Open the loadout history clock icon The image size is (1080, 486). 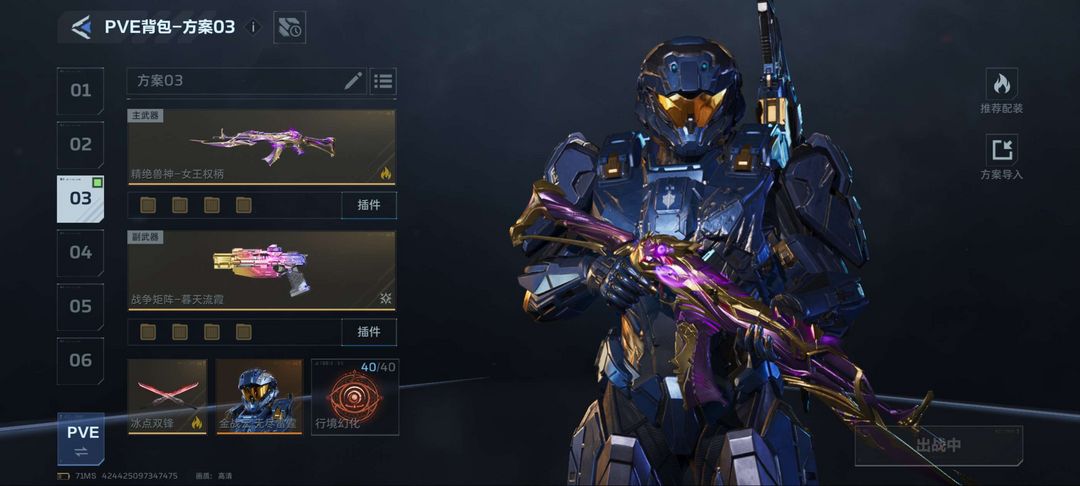point(290,28)
